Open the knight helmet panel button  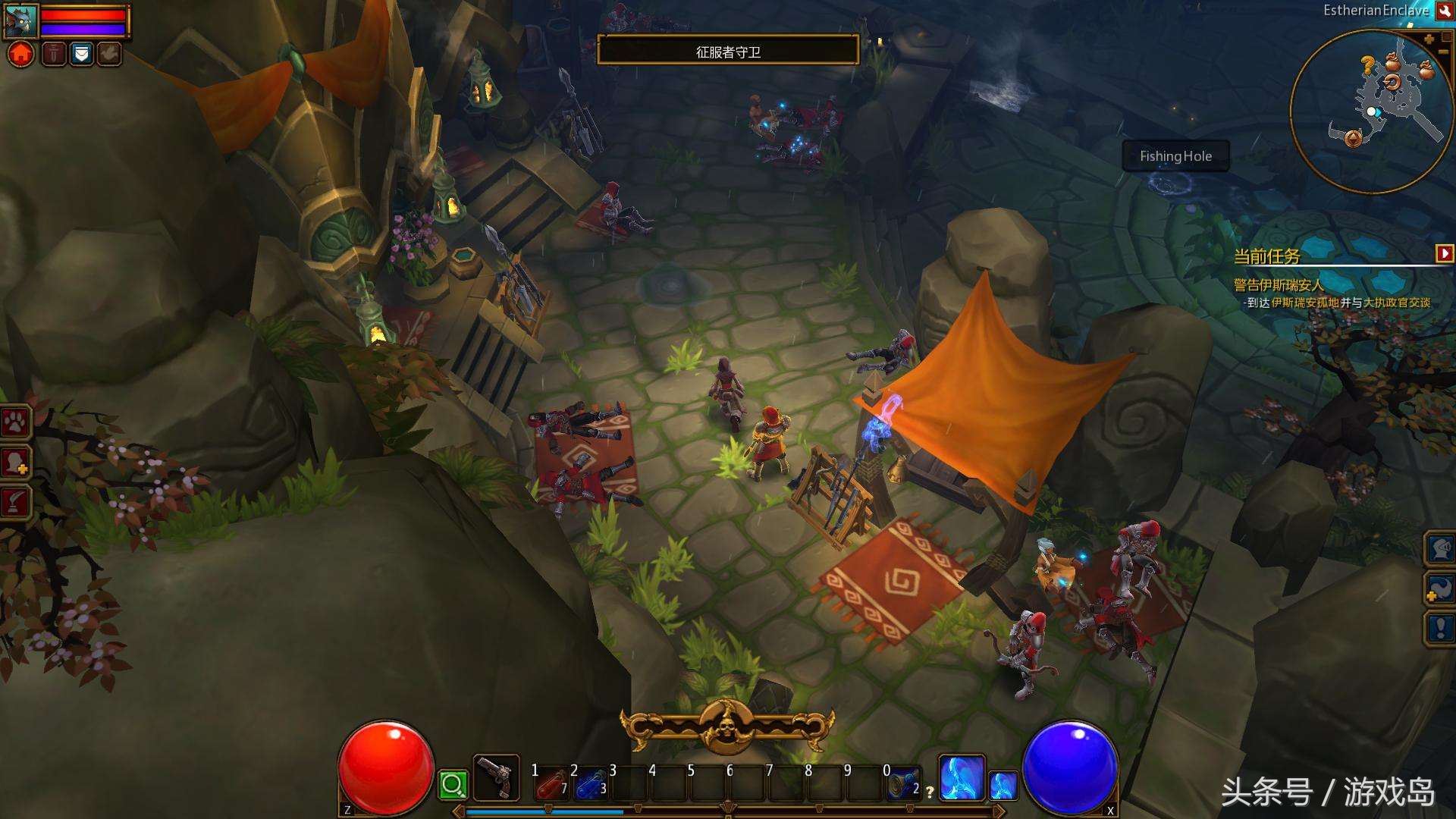[x=1440, y=548]
